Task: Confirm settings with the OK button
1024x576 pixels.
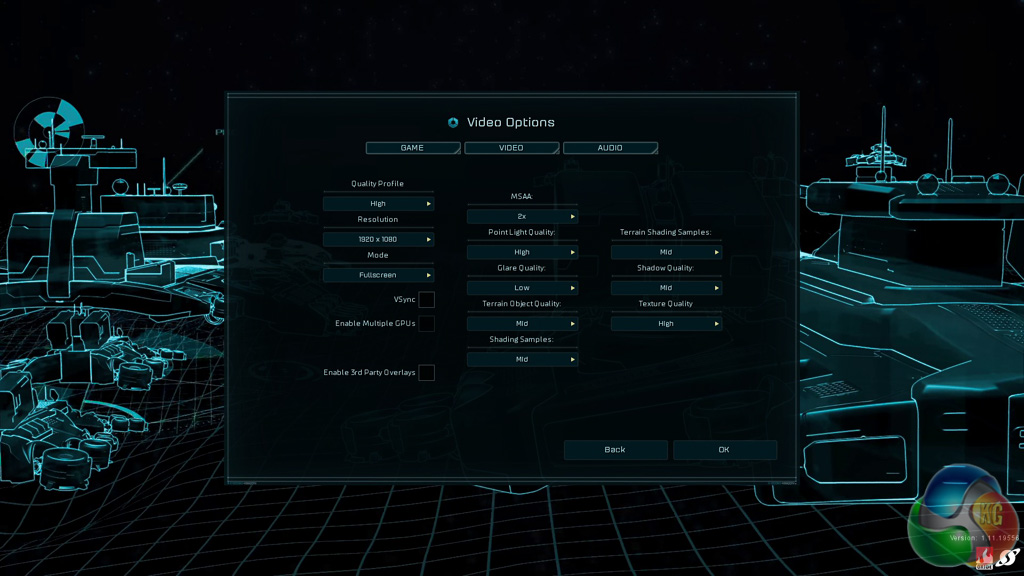Action: pyautogui.click(x=724, y=450)
